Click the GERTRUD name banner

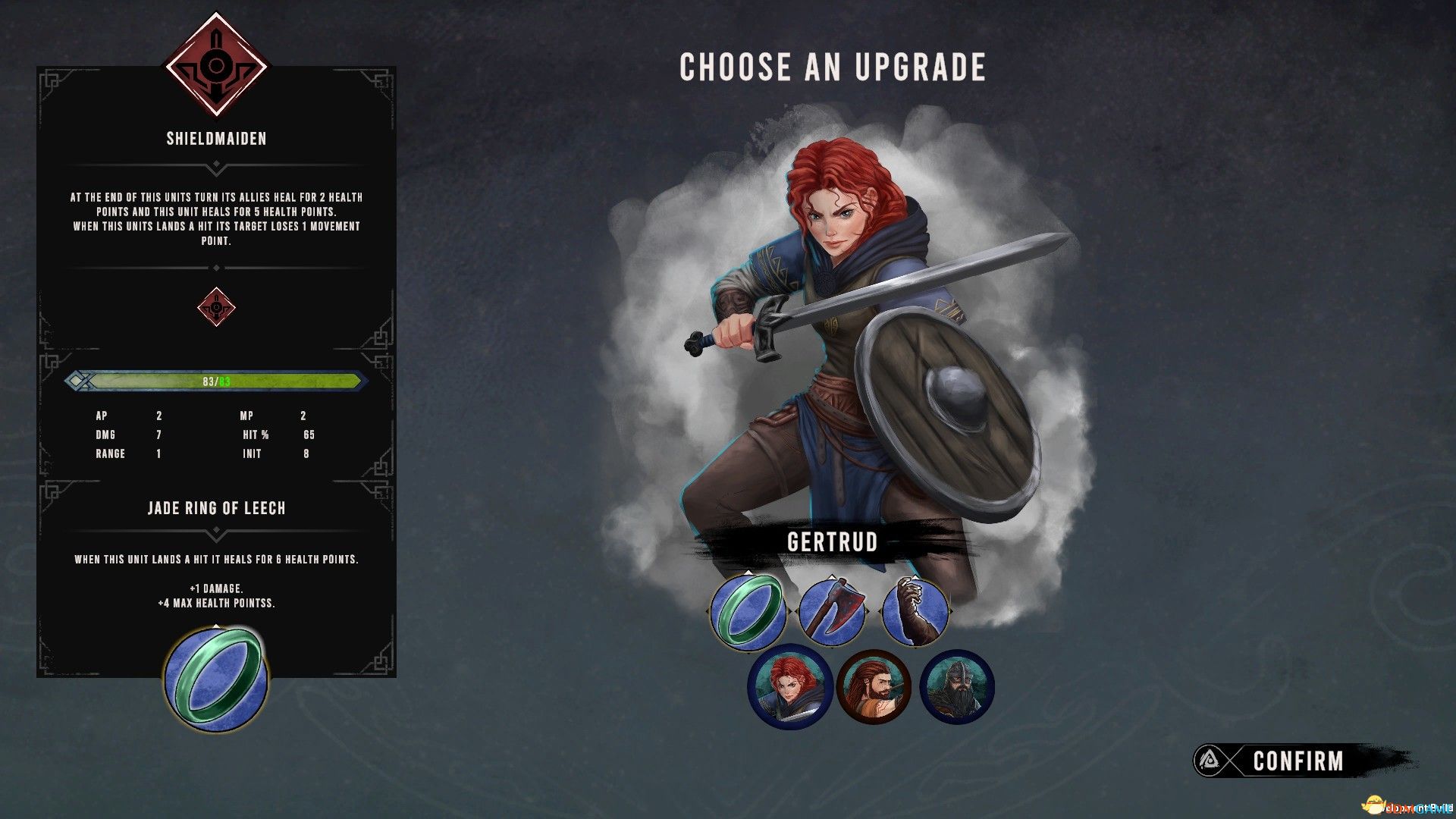[x=832, y=543]
